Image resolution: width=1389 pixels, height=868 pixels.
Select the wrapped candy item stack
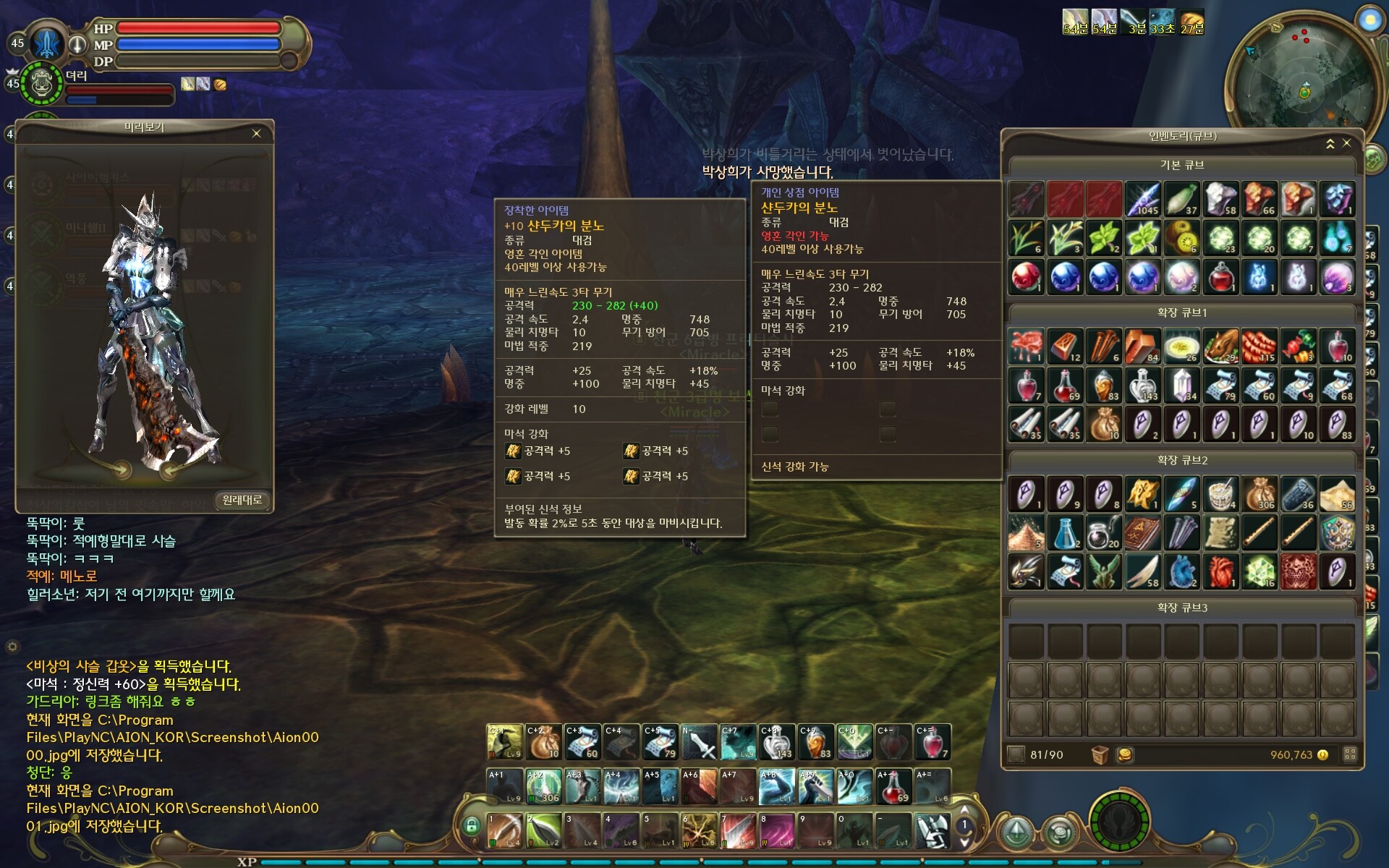tap(1298, 346)
